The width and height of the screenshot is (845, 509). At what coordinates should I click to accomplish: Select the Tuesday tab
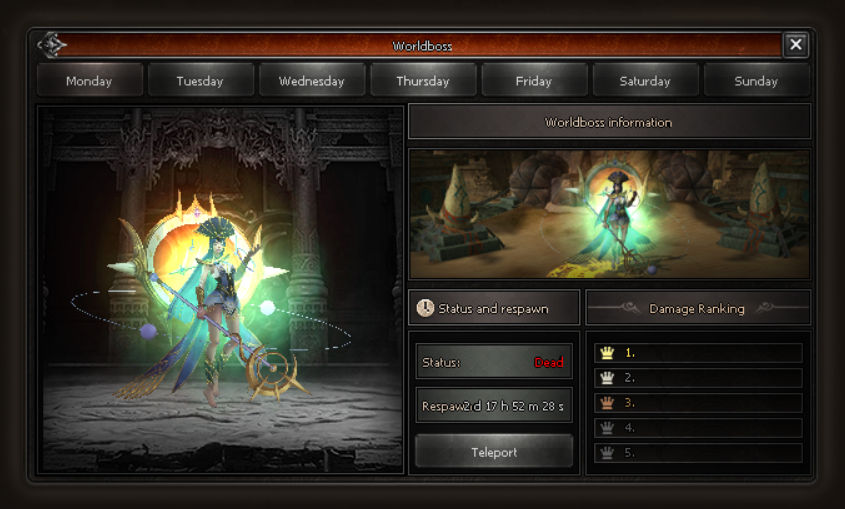click(x=200, y=81)
